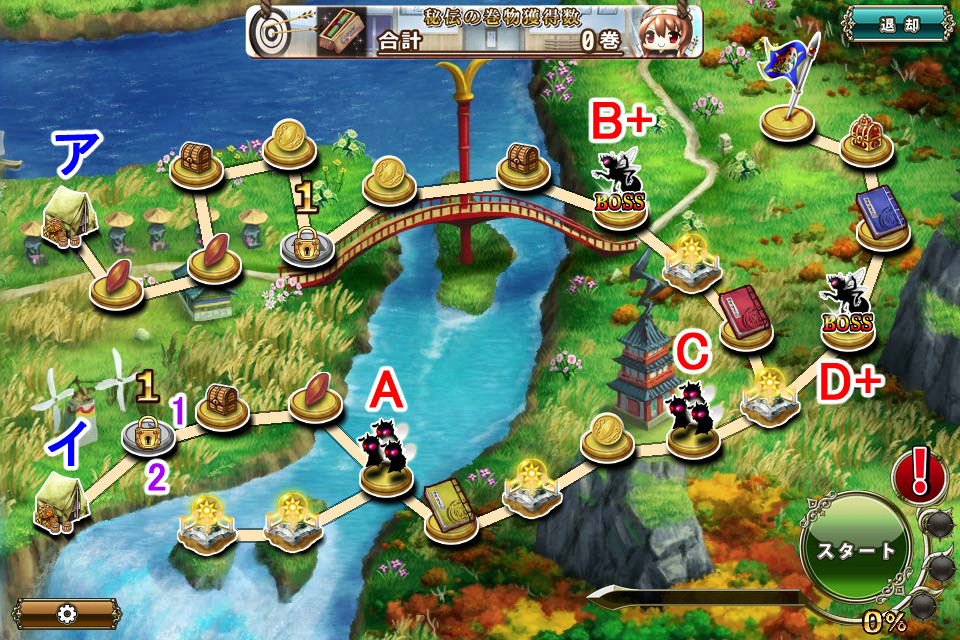Select the green scroll book node
The width and height of the screenshot is (960, 640).
point(449,508)
